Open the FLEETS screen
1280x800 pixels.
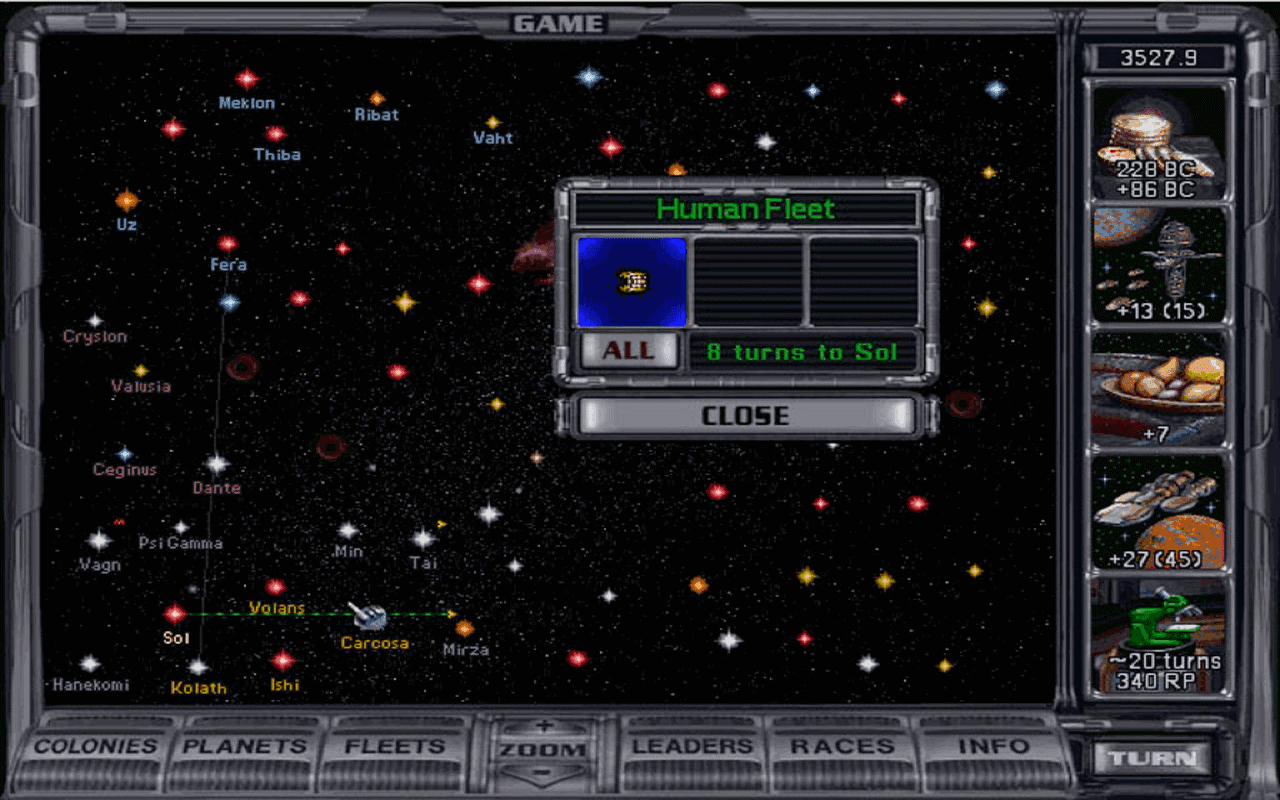point(395,746)
